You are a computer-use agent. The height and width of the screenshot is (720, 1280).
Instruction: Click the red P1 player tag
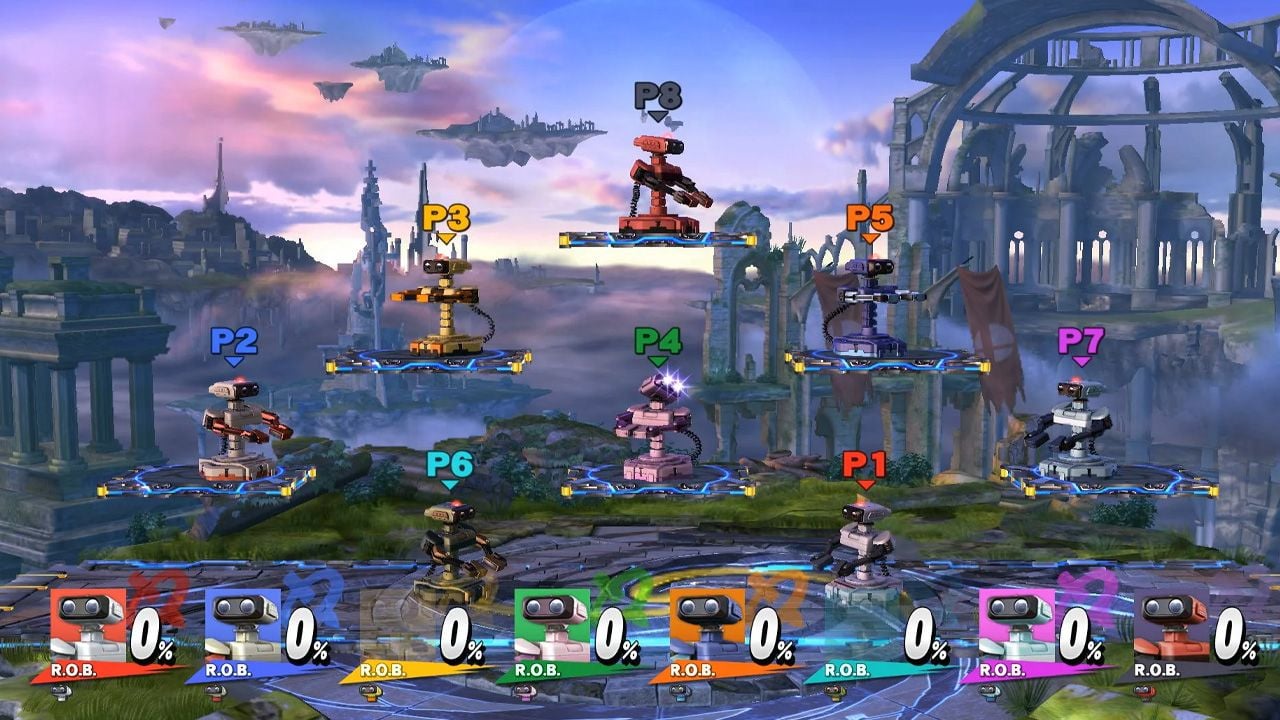coord(864,465)
